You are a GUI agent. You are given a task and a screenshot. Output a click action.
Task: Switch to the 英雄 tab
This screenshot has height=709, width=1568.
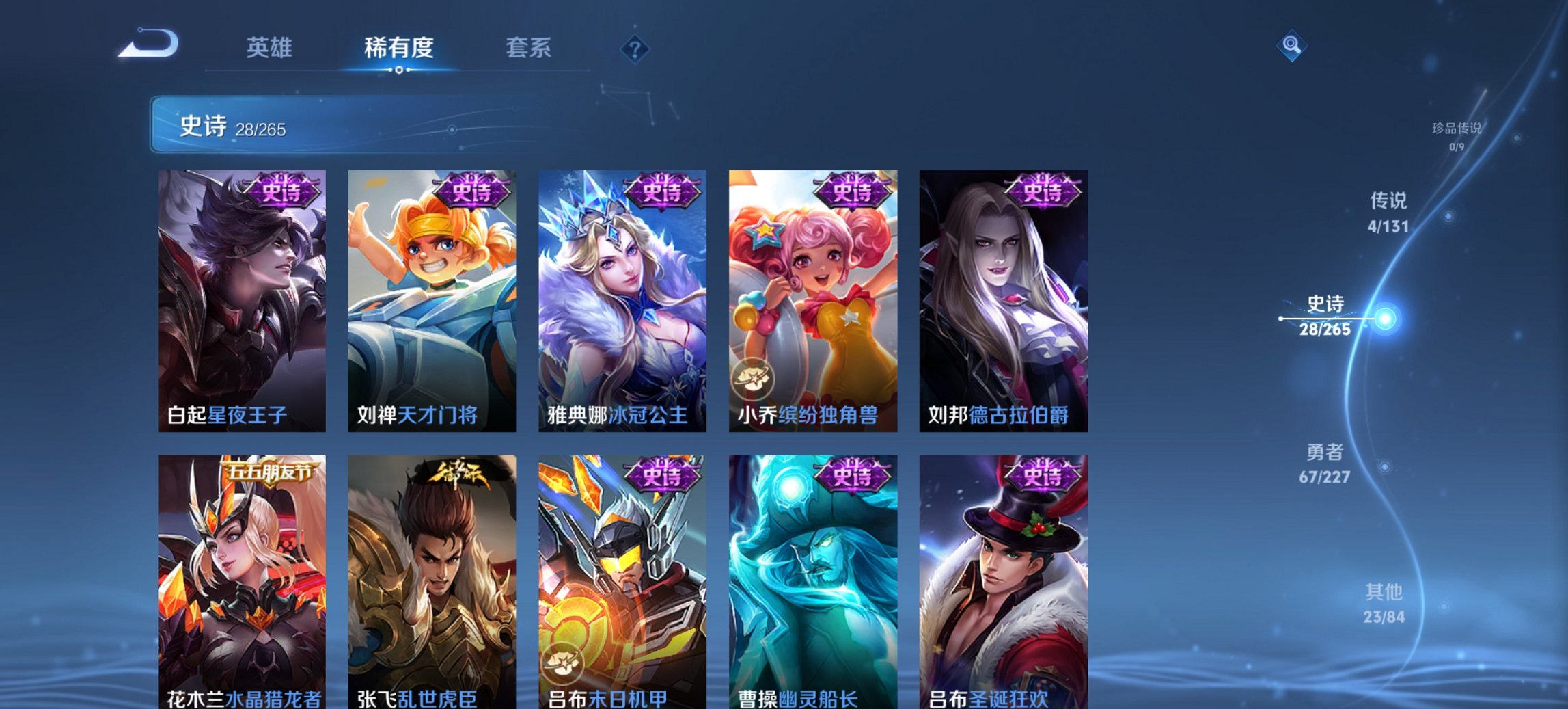tap(271, 48)
